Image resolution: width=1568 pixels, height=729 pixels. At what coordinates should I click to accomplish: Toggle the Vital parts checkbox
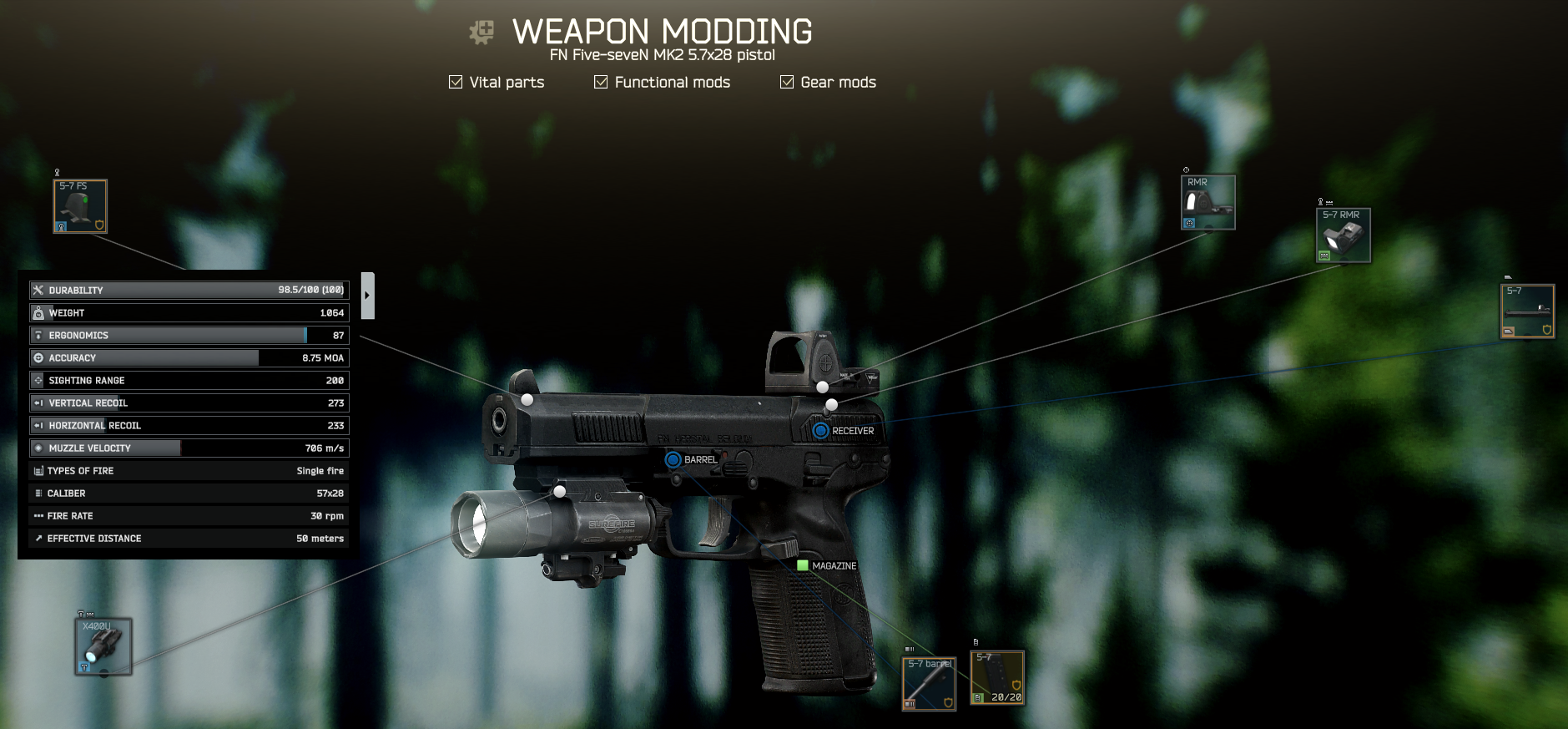tap(456, 82)
